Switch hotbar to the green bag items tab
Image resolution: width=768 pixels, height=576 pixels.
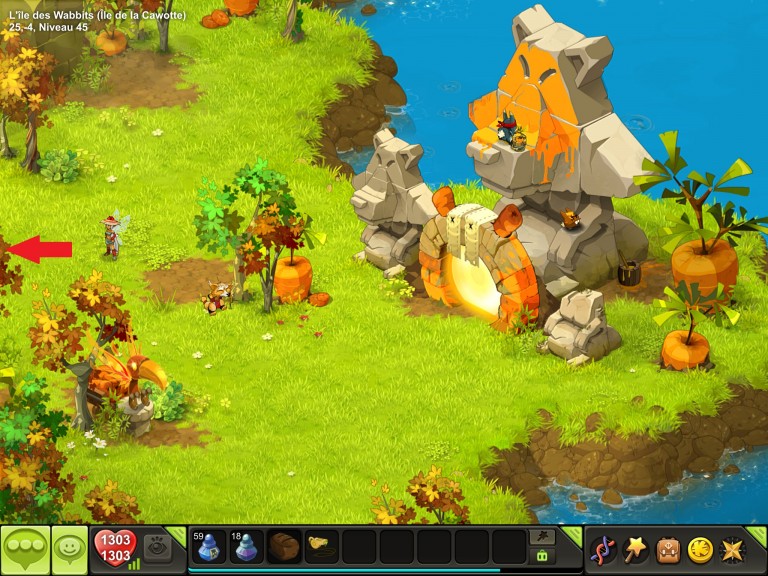(543, 556)
